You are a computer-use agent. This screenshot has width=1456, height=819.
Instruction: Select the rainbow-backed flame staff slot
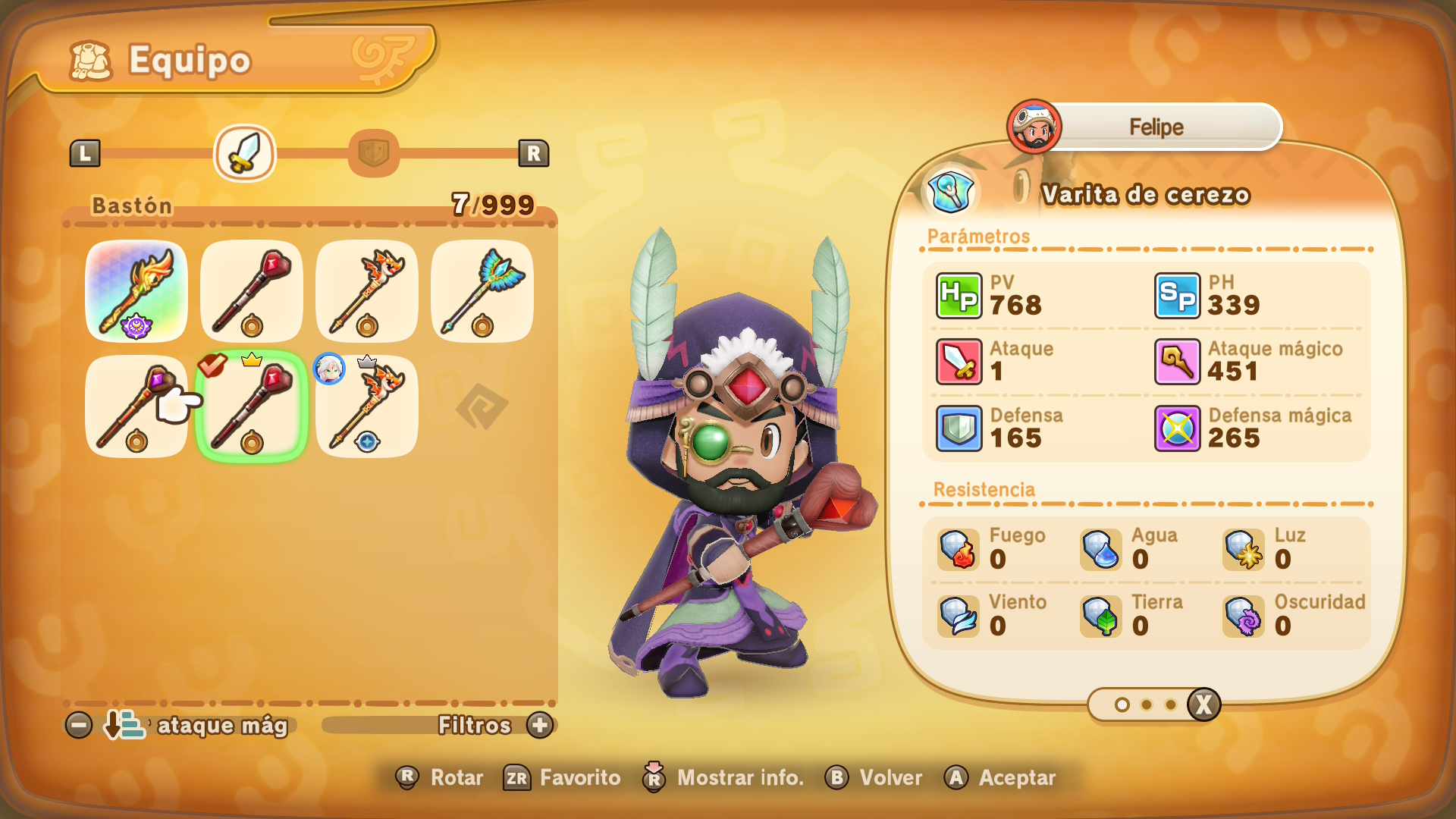pyautogui.click(x=136, y=291)
